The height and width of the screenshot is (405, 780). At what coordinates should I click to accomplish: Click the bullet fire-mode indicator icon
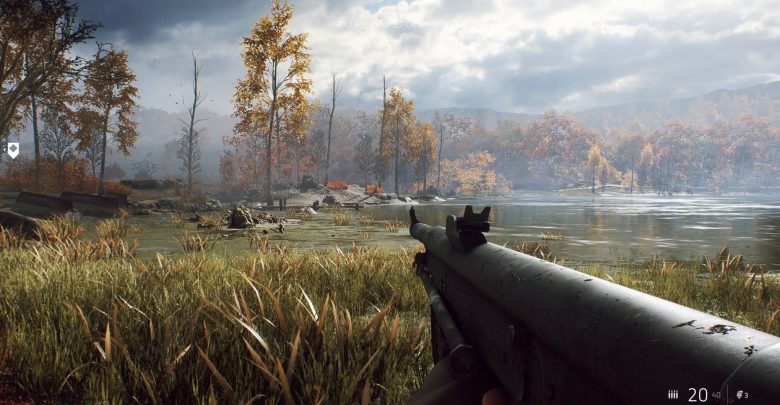coord(673,395)
